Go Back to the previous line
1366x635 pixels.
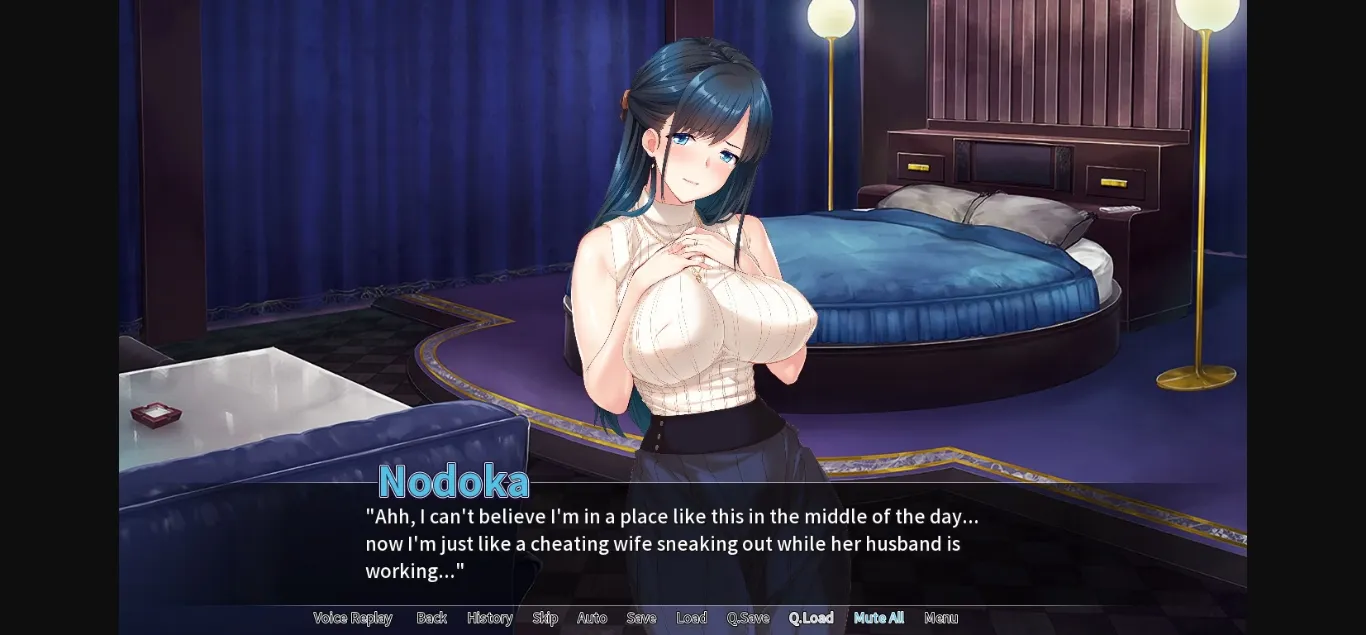pyautogui.click(x=431, y=618)
